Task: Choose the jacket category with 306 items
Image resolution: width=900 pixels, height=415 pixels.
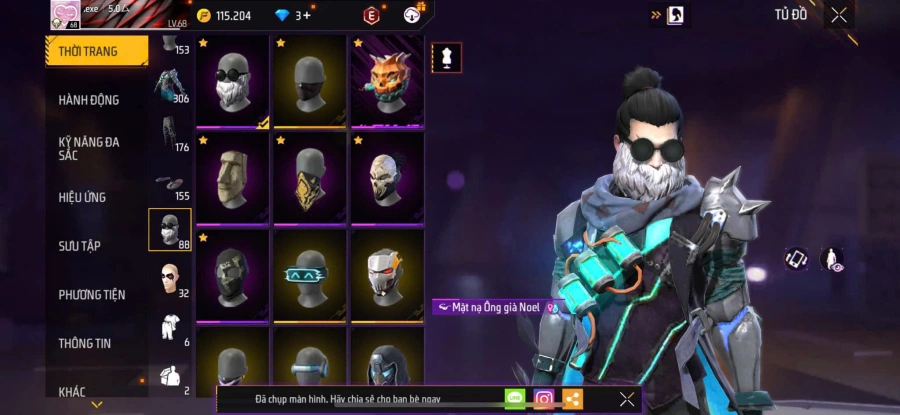Action: [x=170, y=85]
